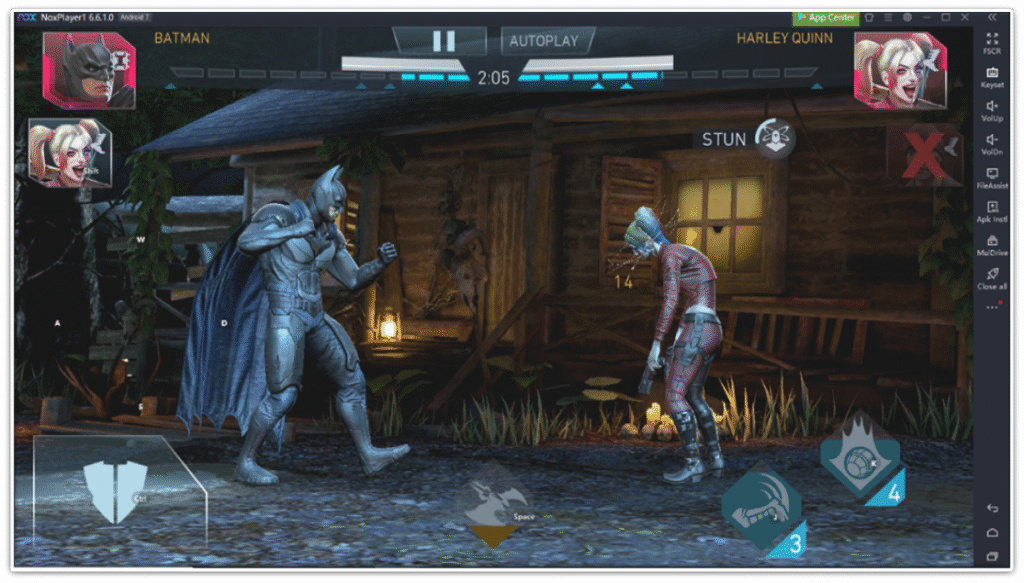Click the Close all sidebar button
Screen dimensions: 1024x583
(x=992, y=278)
